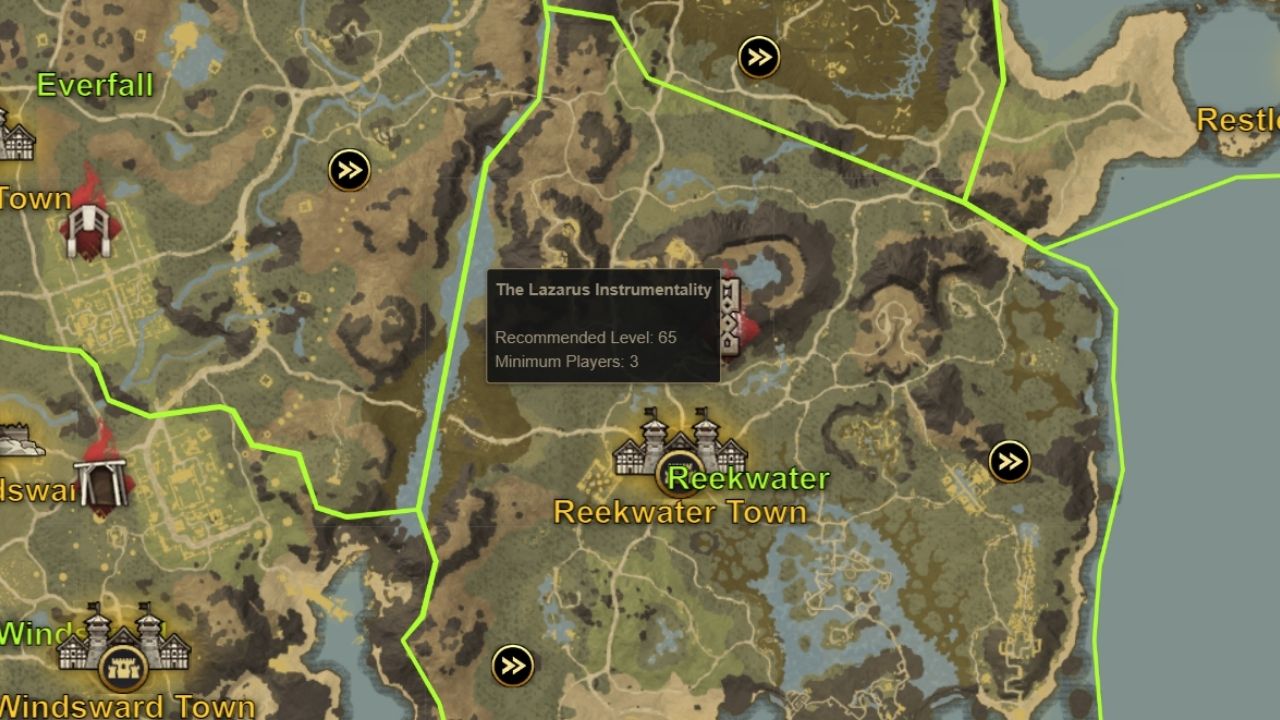This screenshot has height=720, width=1280.
Task: Click the shrine icon below Reekwater Town
Action: pos(513,663)
